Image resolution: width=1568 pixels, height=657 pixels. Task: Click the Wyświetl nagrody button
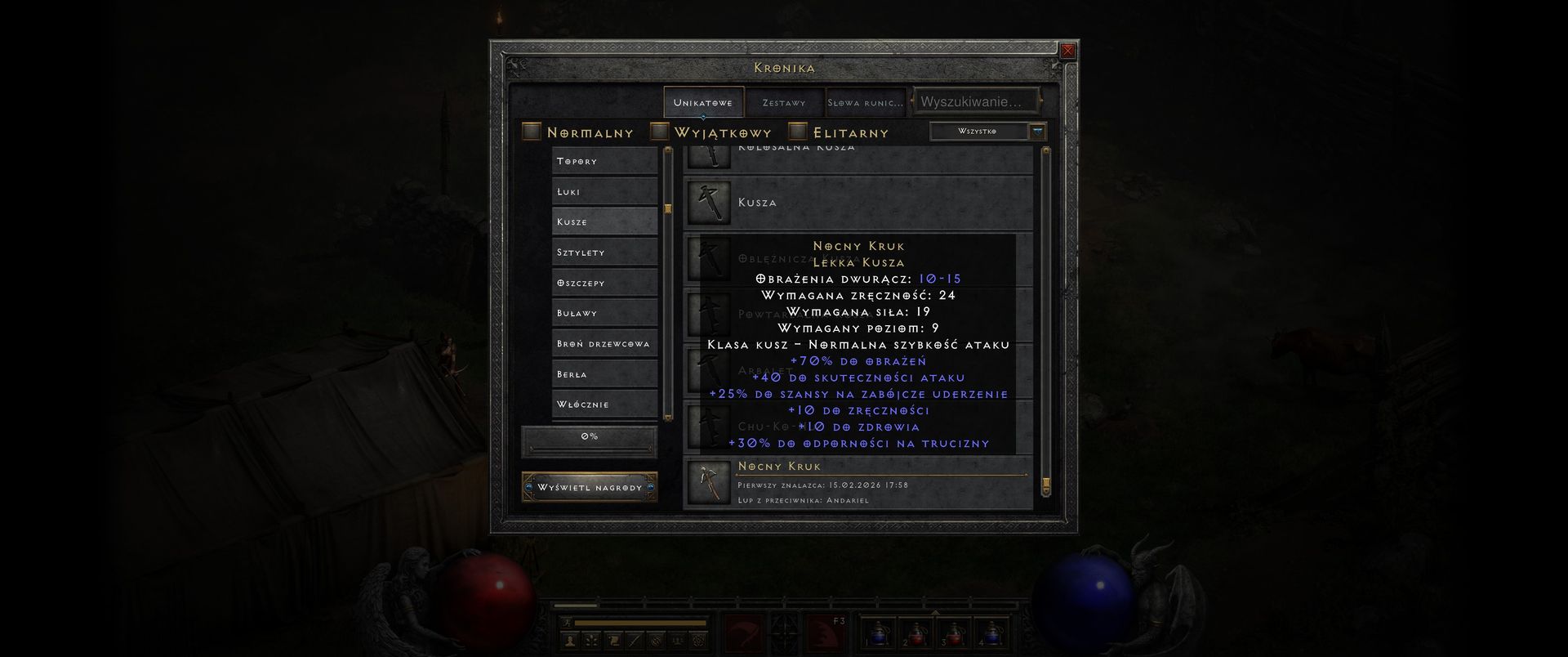point(590,488)
